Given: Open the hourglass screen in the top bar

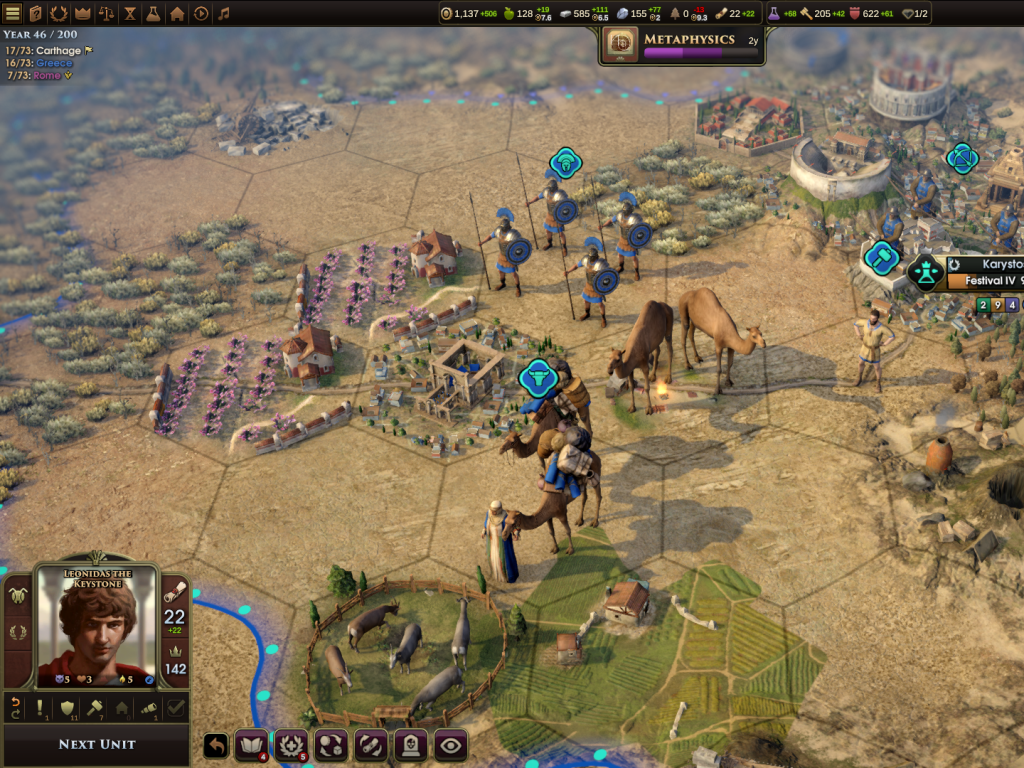Looking at the screenshot, I should point(130,14).
